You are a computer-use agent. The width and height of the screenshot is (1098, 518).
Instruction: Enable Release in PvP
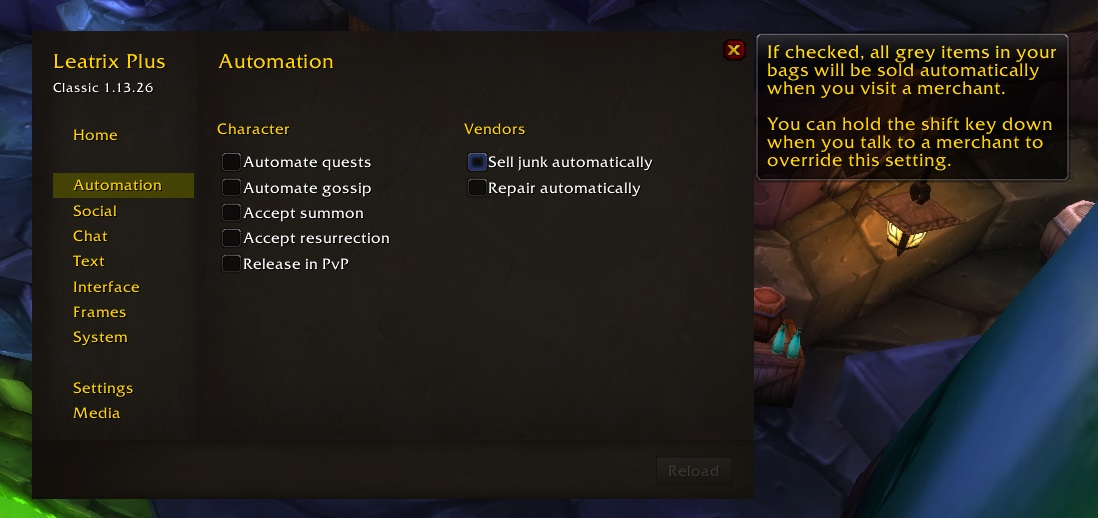(232, 264)
